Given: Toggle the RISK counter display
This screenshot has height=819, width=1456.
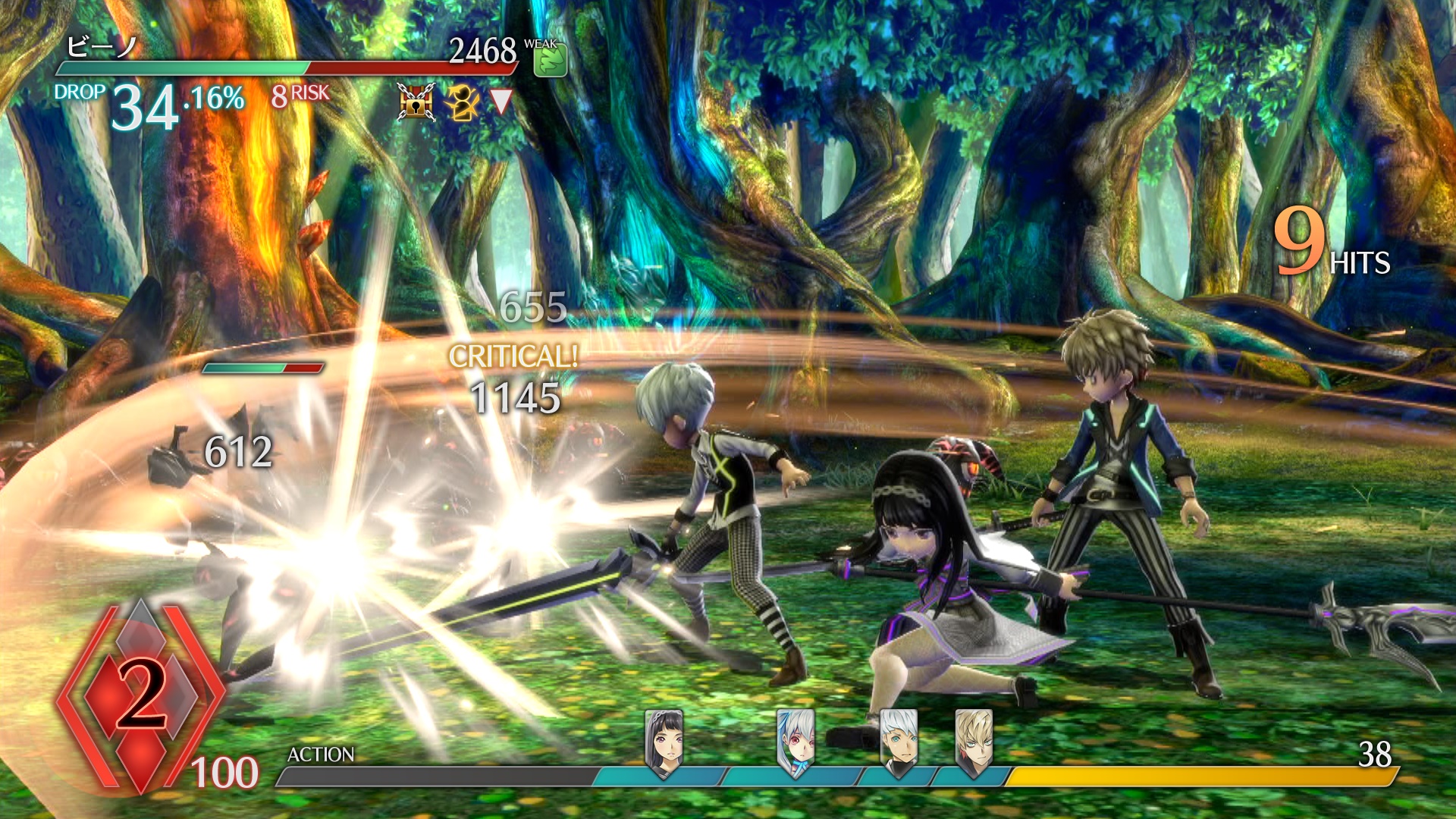Looking at the screenshot, I should click(302, 95).
